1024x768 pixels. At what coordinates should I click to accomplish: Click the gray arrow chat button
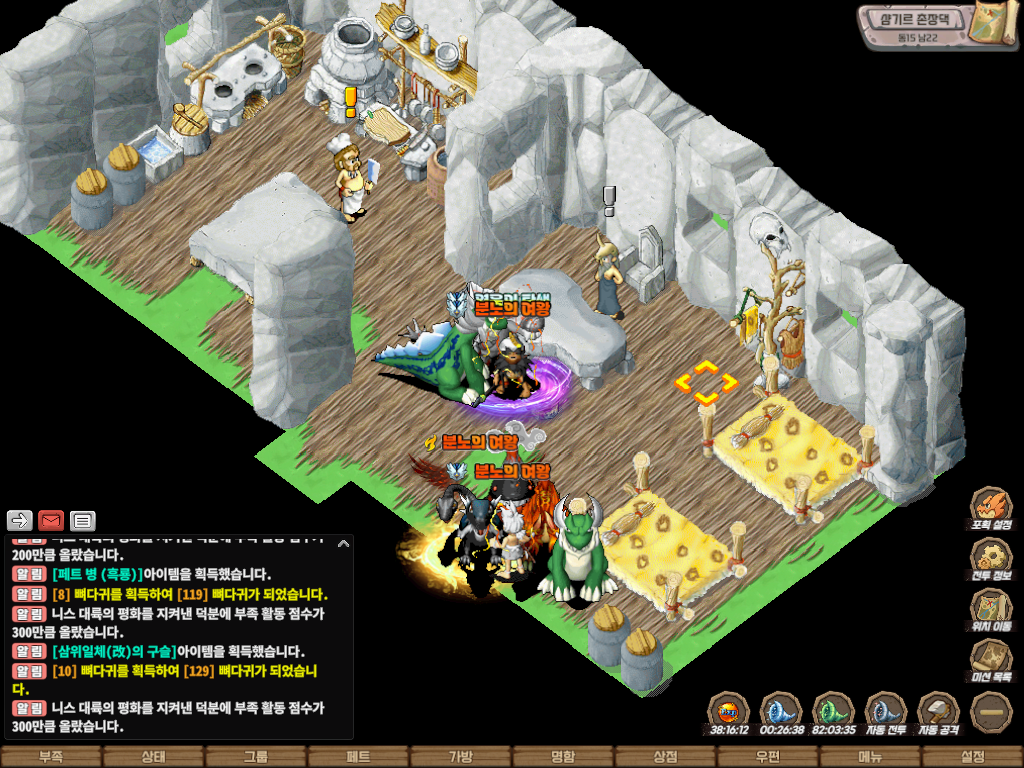tap(20, 520)
